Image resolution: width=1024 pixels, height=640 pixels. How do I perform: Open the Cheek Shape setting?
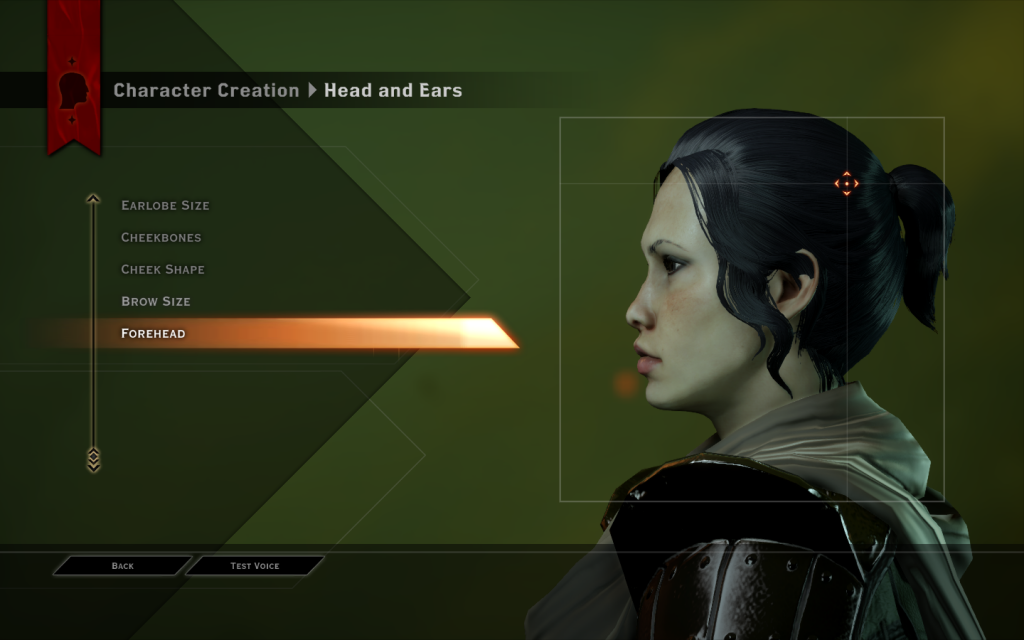[163, 270]
